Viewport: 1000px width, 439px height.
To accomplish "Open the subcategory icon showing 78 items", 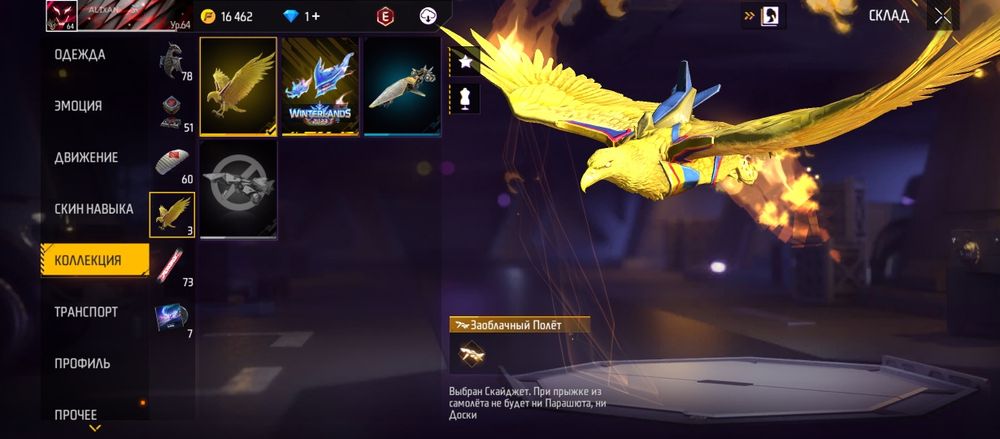I will point(170,60).
